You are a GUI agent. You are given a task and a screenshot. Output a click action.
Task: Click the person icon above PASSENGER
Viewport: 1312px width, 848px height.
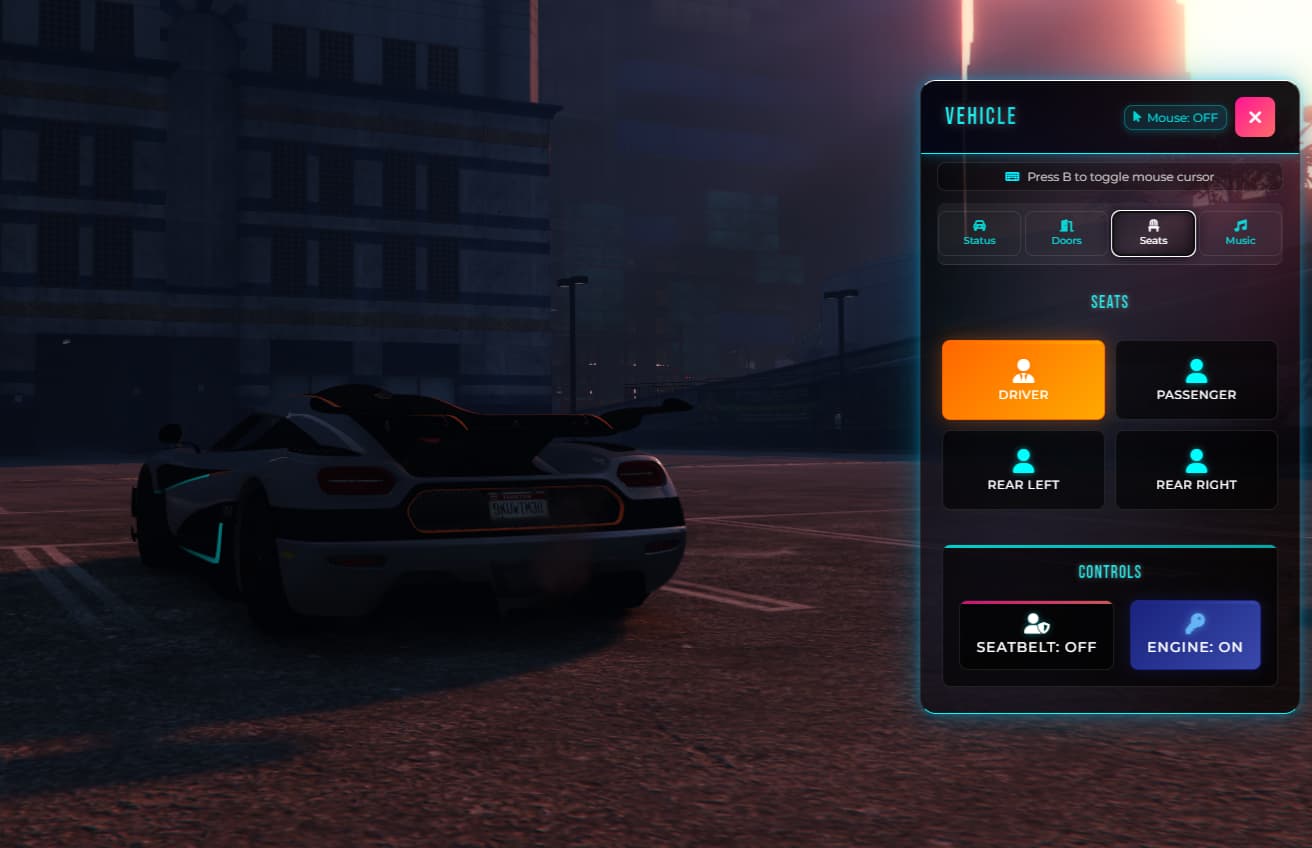point(1196,369)
